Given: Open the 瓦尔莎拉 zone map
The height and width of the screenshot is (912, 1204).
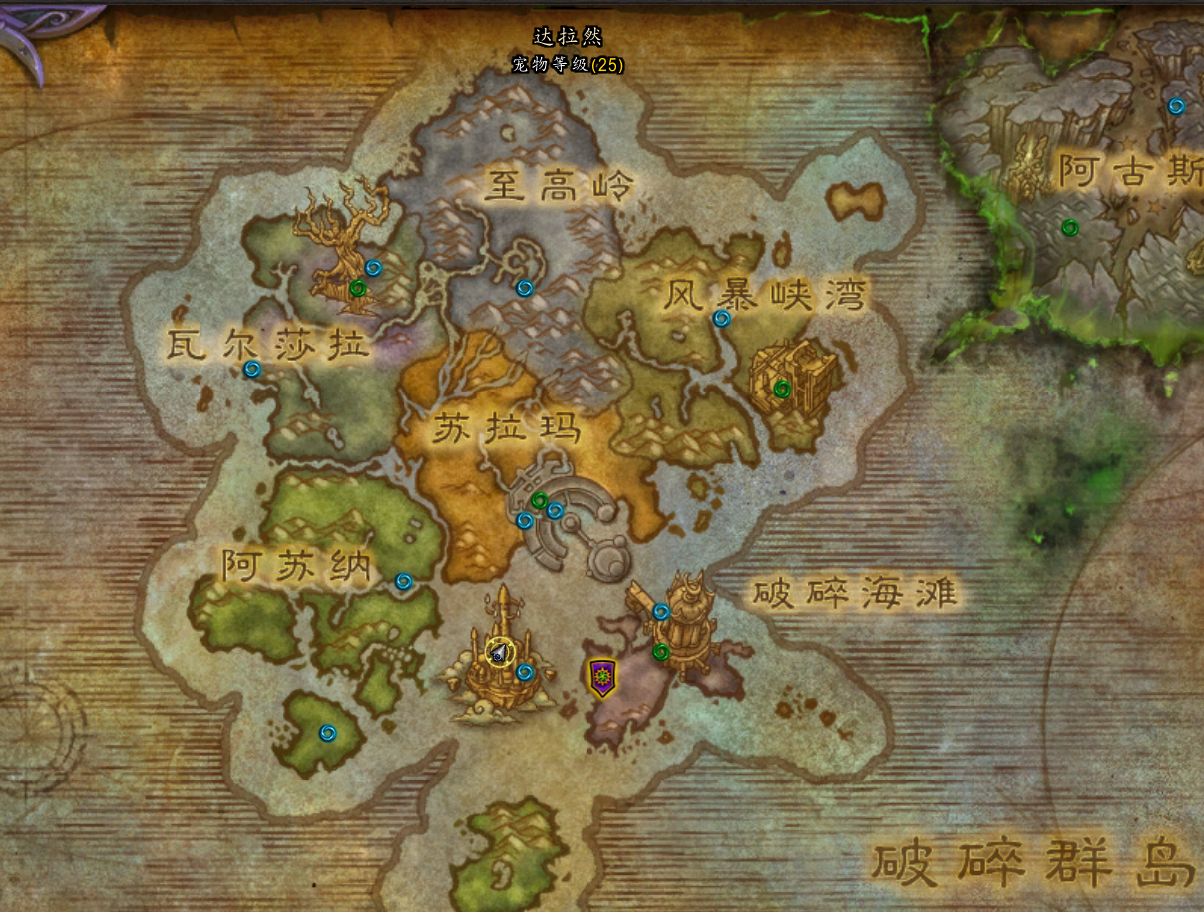Looking at the screenshot, I should [x=268, y=346].
